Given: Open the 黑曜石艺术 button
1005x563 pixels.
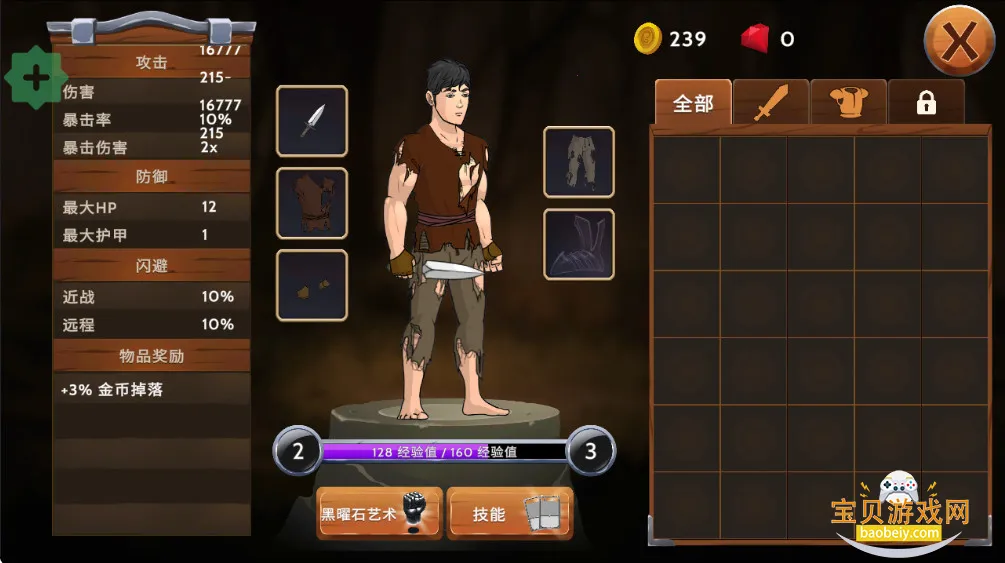Looking at the screenshot, I should pos(379,514).
